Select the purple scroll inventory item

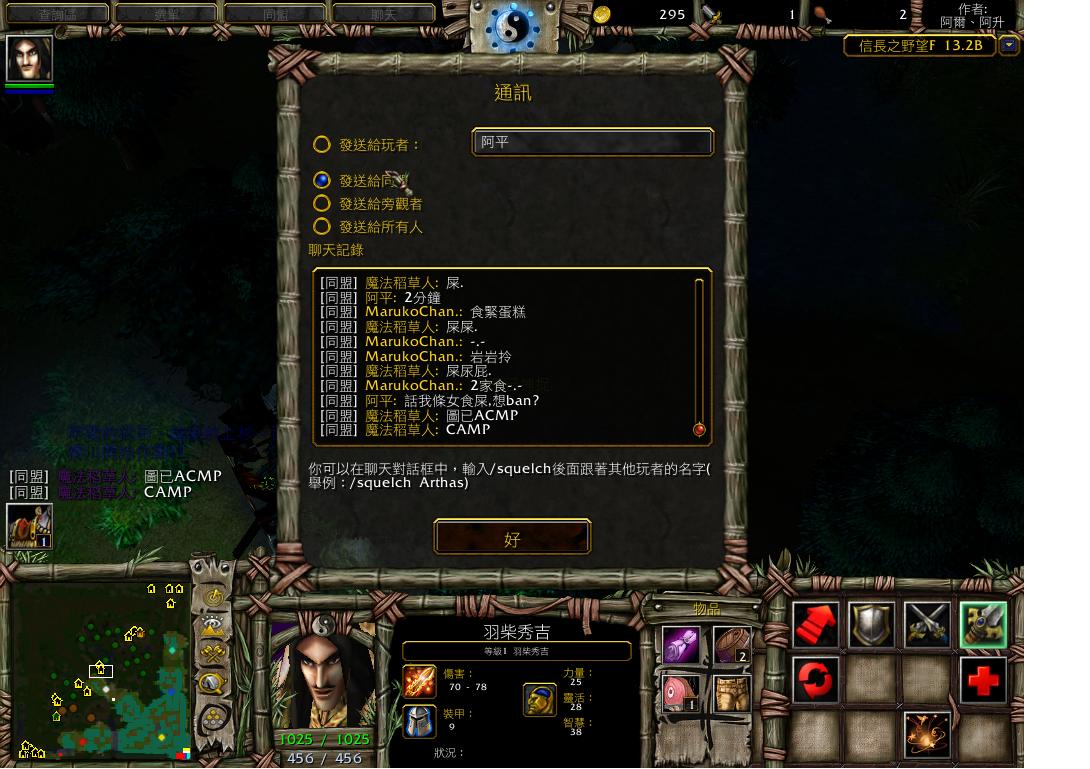tap(681, 645)
